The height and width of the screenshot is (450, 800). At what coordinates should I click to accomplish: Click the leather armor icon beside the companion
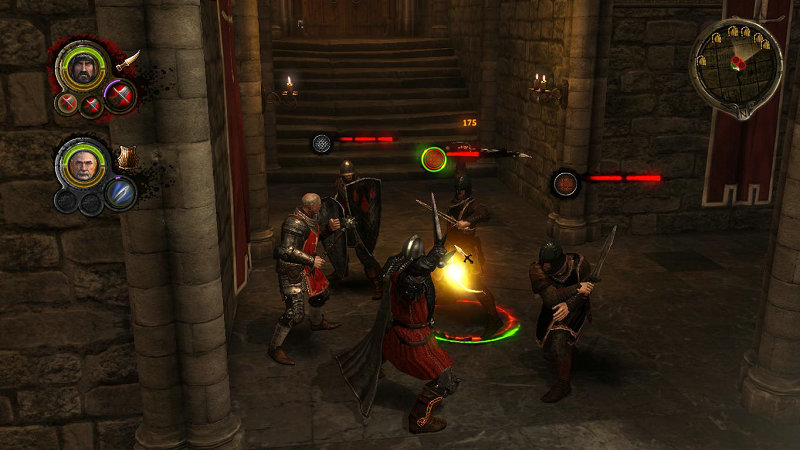pyautogui.click(x=127, y=157)
